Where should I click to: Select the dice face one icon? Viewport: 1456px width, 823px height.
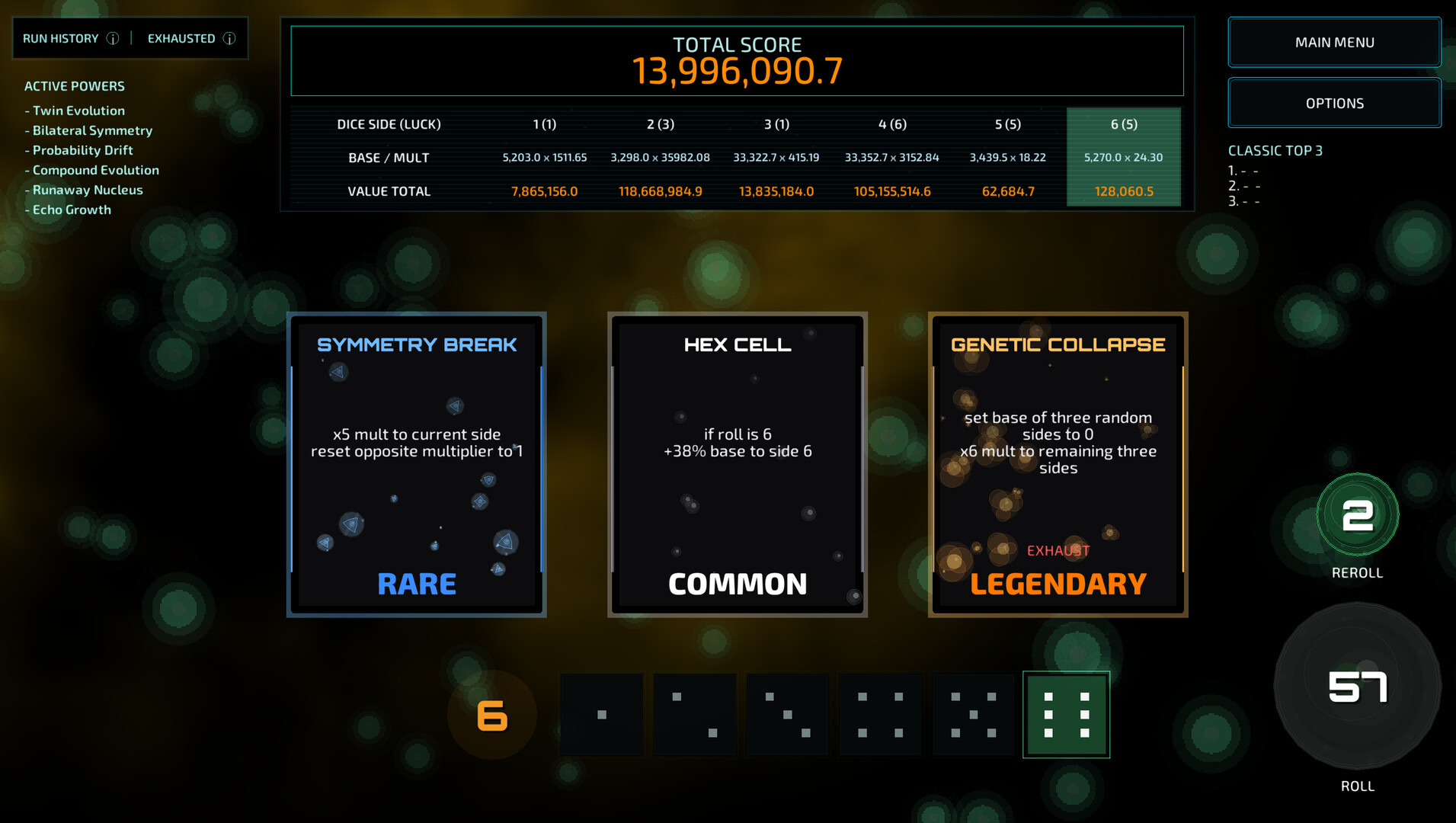tap(600, 714)
